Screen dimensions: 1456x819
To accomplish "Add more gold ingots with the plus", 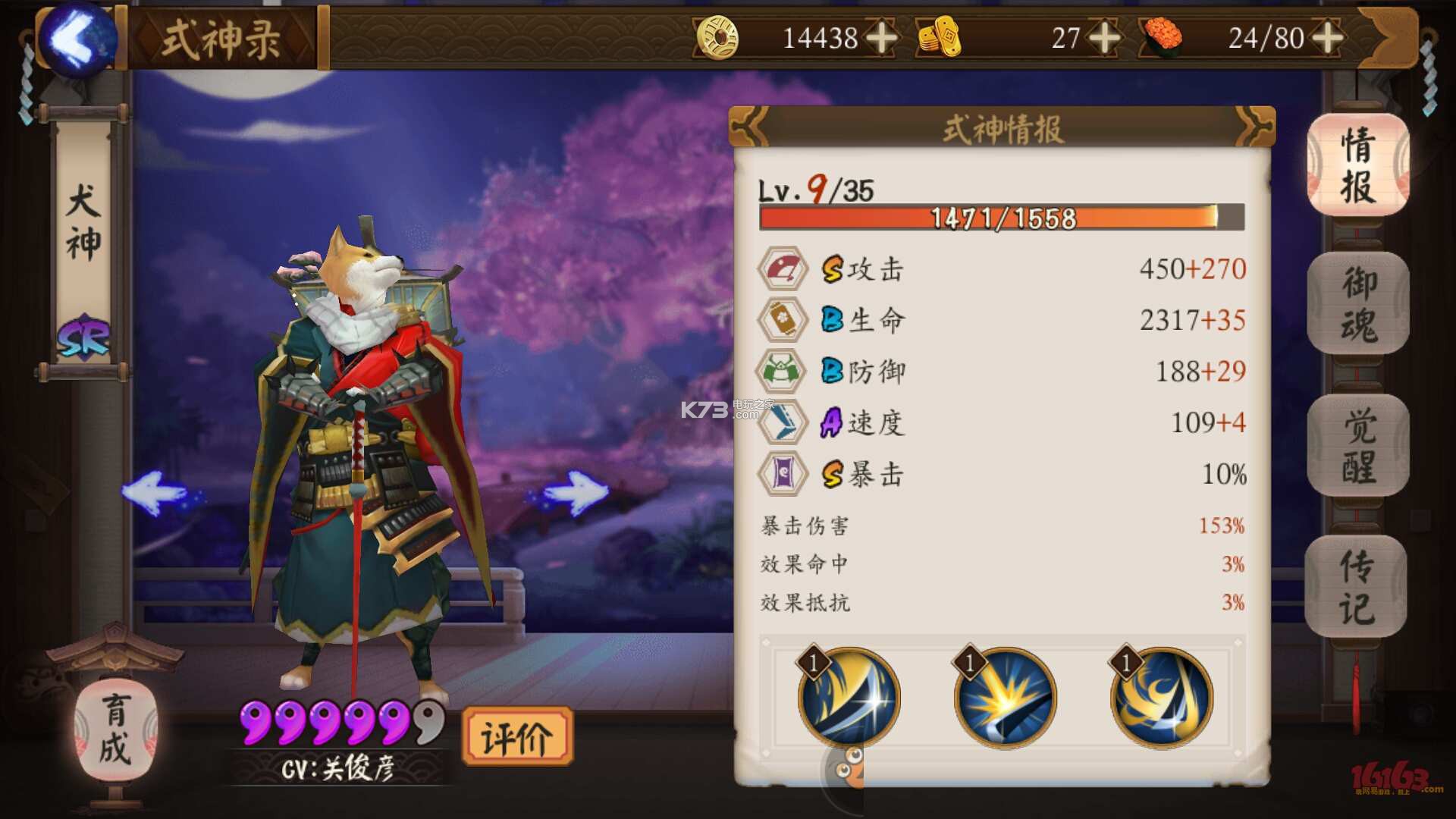I will [1103, 37].
